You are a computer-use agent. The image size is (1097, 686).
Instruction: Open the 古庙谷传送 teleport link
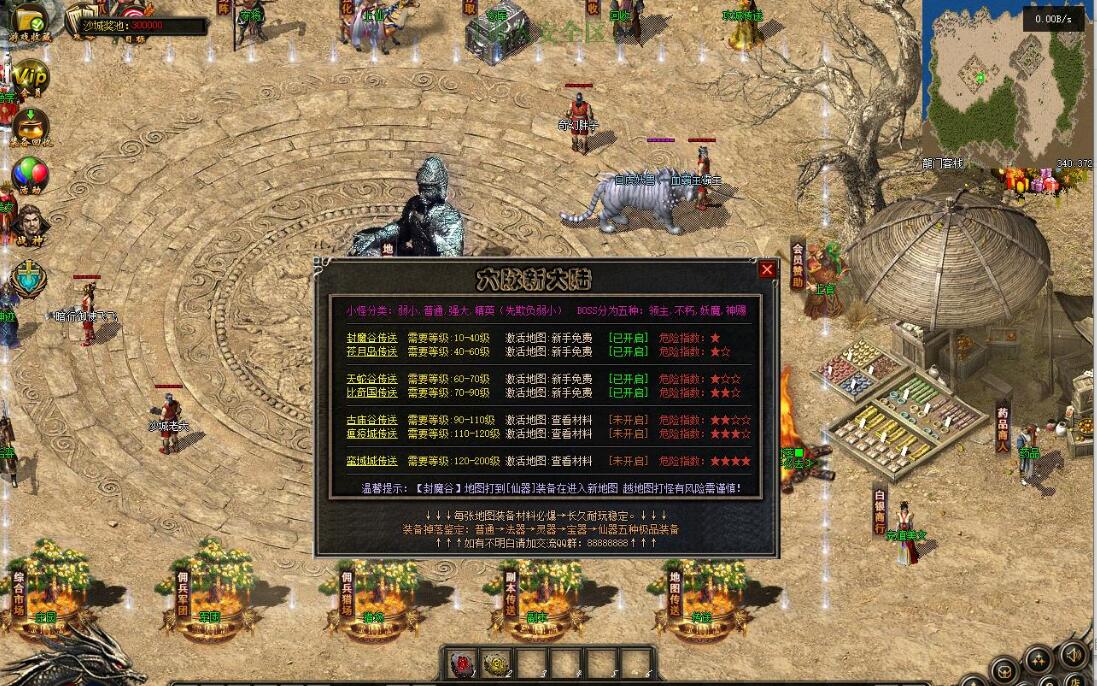[x=372, y=420]
